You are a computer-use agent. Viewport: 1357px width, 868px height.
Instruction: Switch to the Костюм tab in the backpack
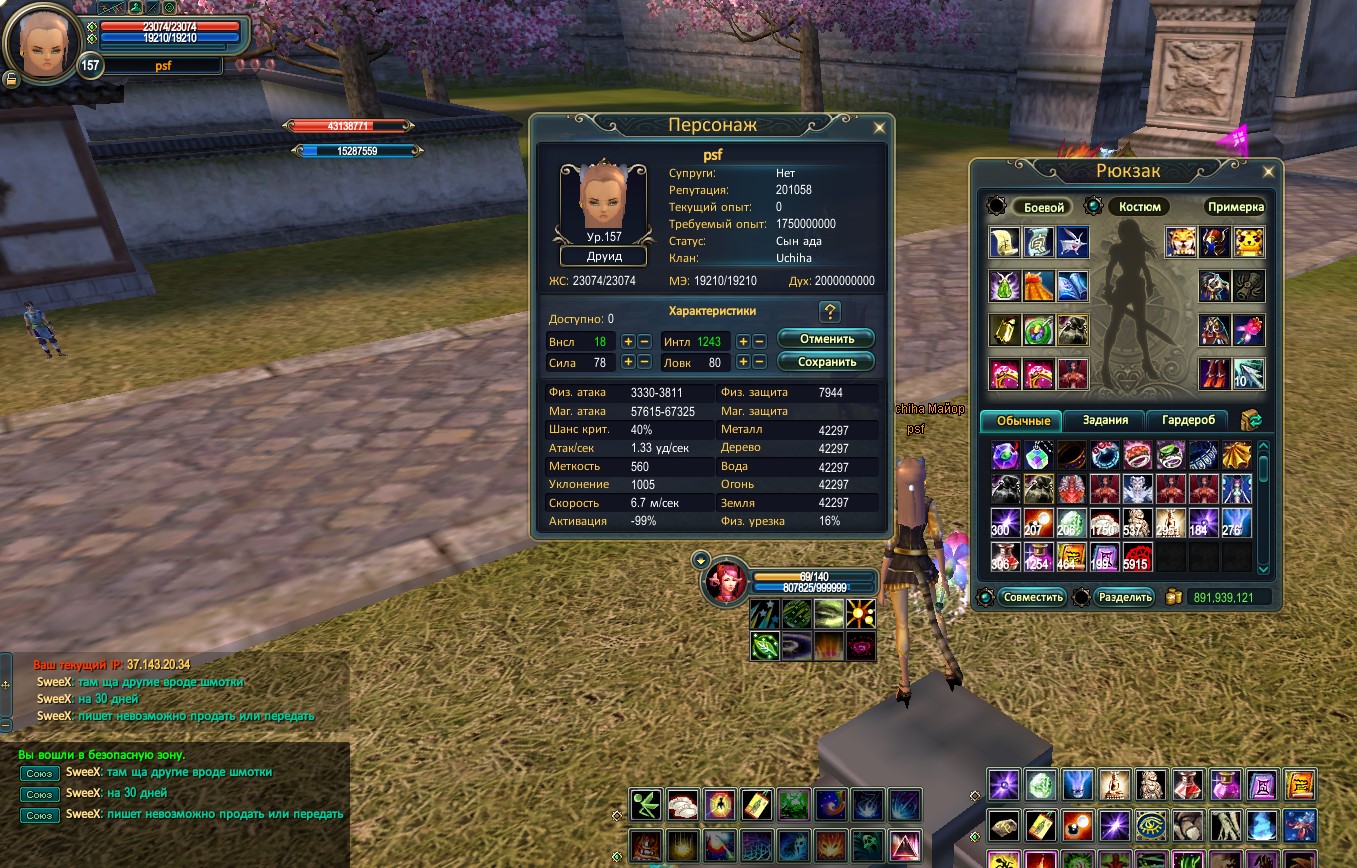click(1139, 206)
